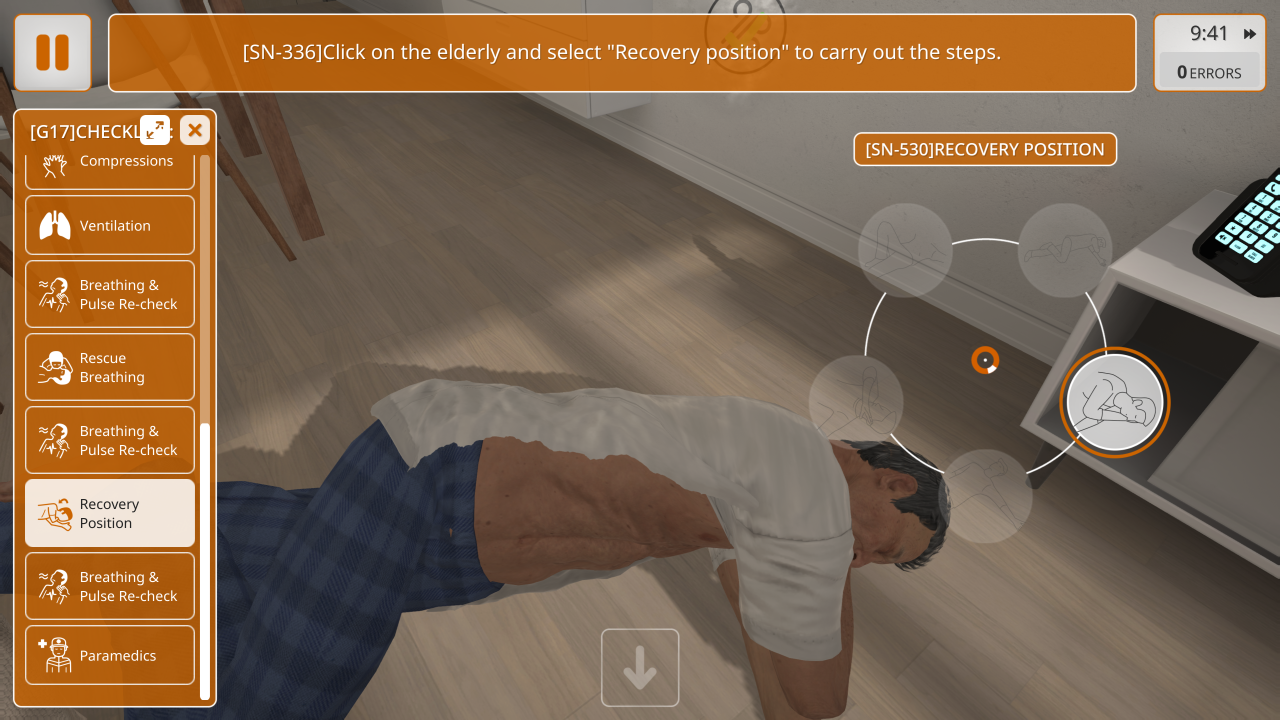Expand the checklist panel with the arrows icon
The image size is (1280, 720).
point(155,130)
